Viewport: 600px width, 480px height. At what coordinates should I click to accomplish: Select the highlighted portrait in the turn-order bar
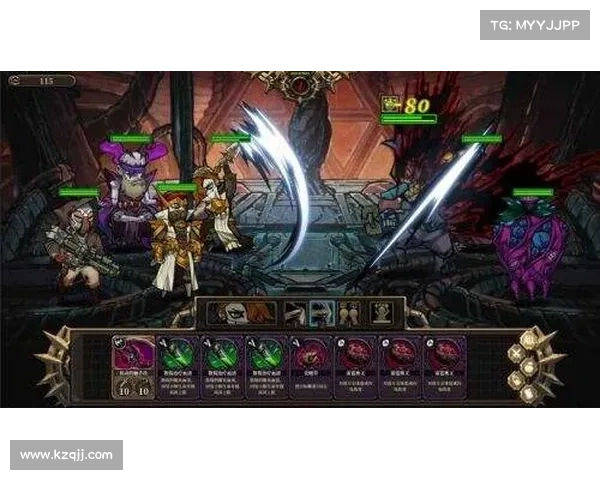322,313
